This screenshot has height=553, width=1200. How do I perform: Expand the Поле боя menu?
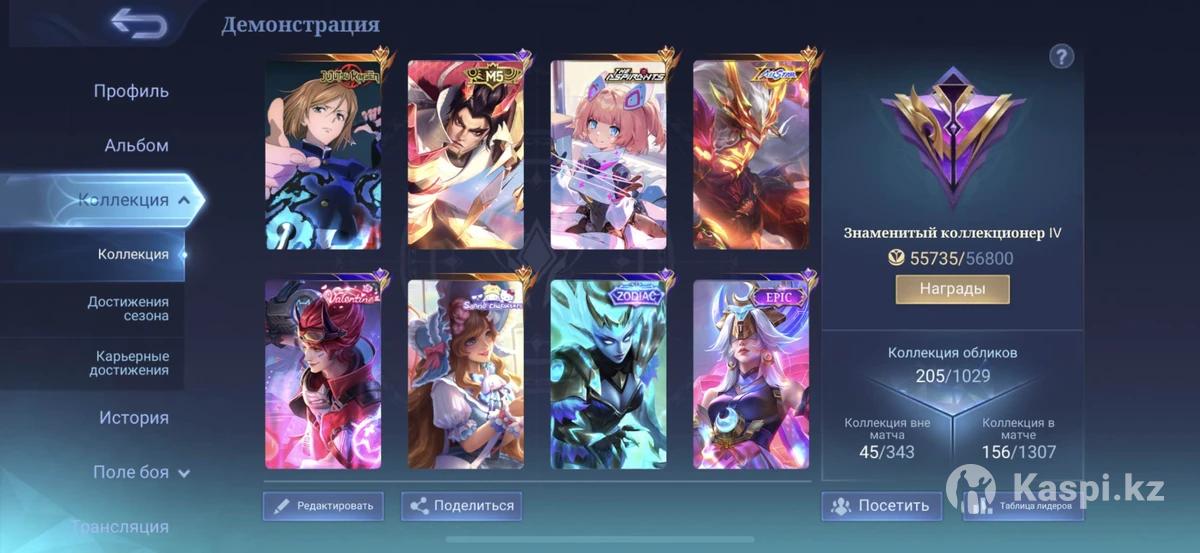pos(140,472)
